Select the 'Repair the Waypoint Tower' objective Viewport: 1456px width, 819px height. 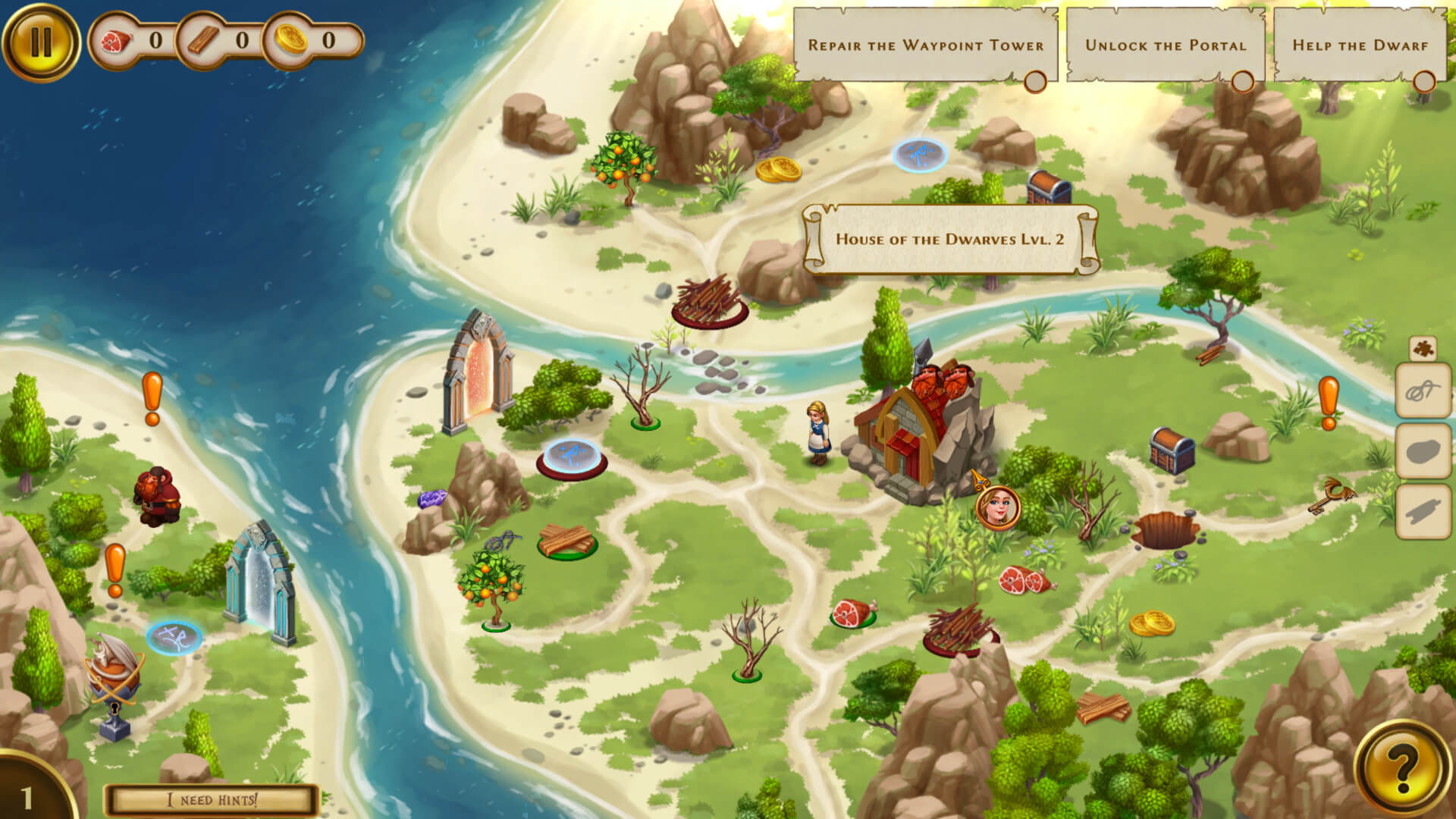[925, 45]
